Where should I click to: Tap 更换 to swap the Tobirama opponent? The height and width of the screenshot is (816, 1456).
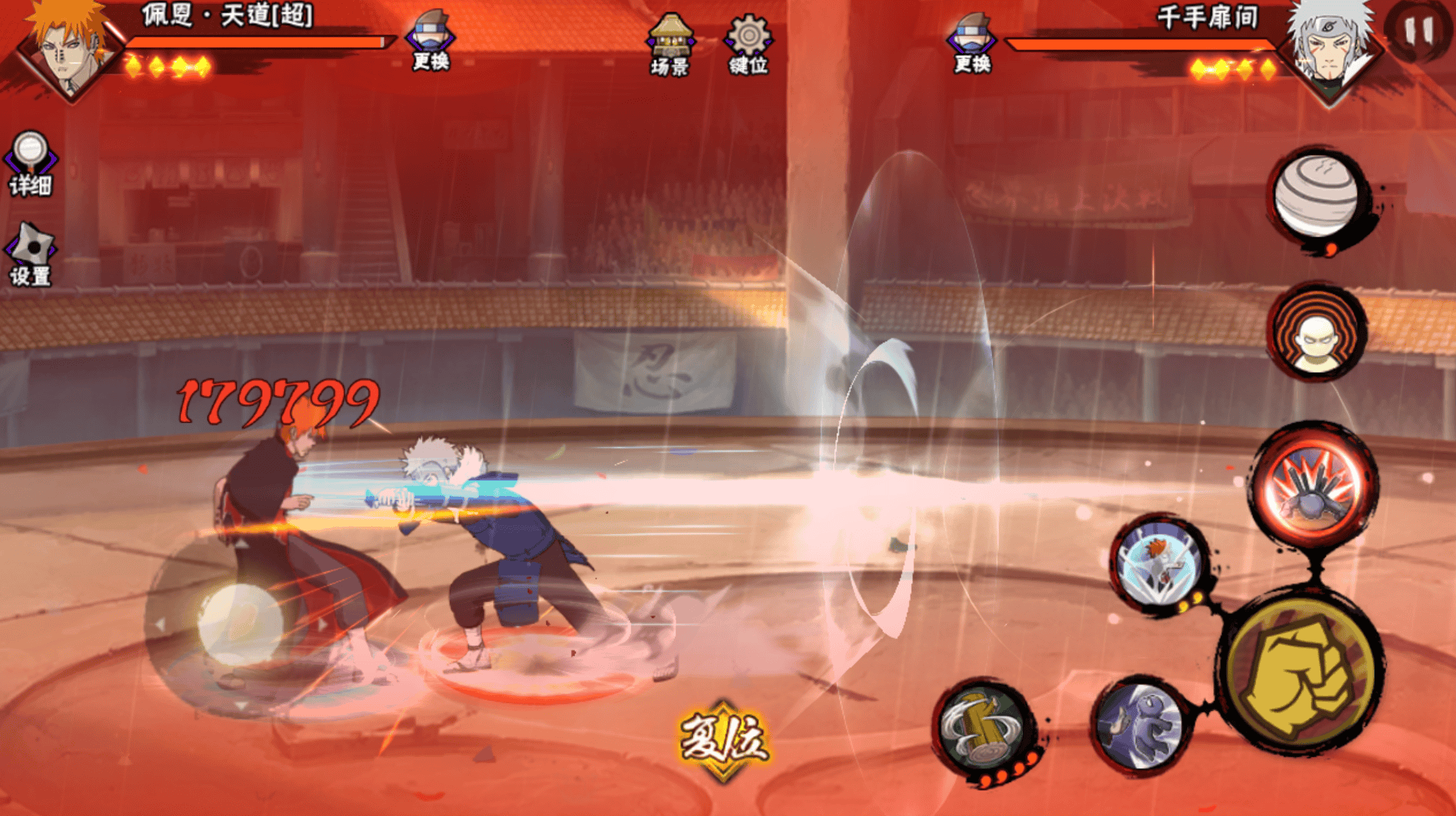pos(972,43)
